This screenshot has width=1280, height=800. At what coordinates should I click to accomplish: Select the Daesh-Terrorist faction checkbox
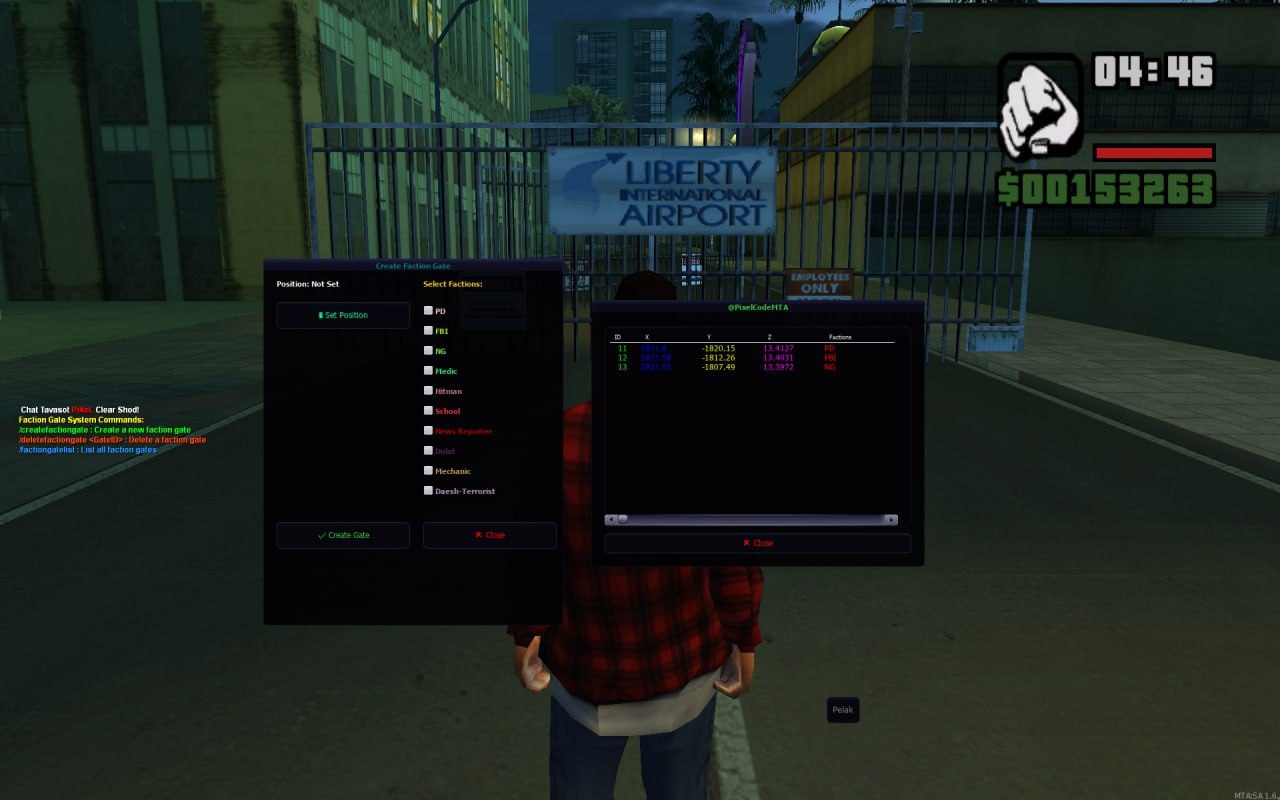[429, 491]
